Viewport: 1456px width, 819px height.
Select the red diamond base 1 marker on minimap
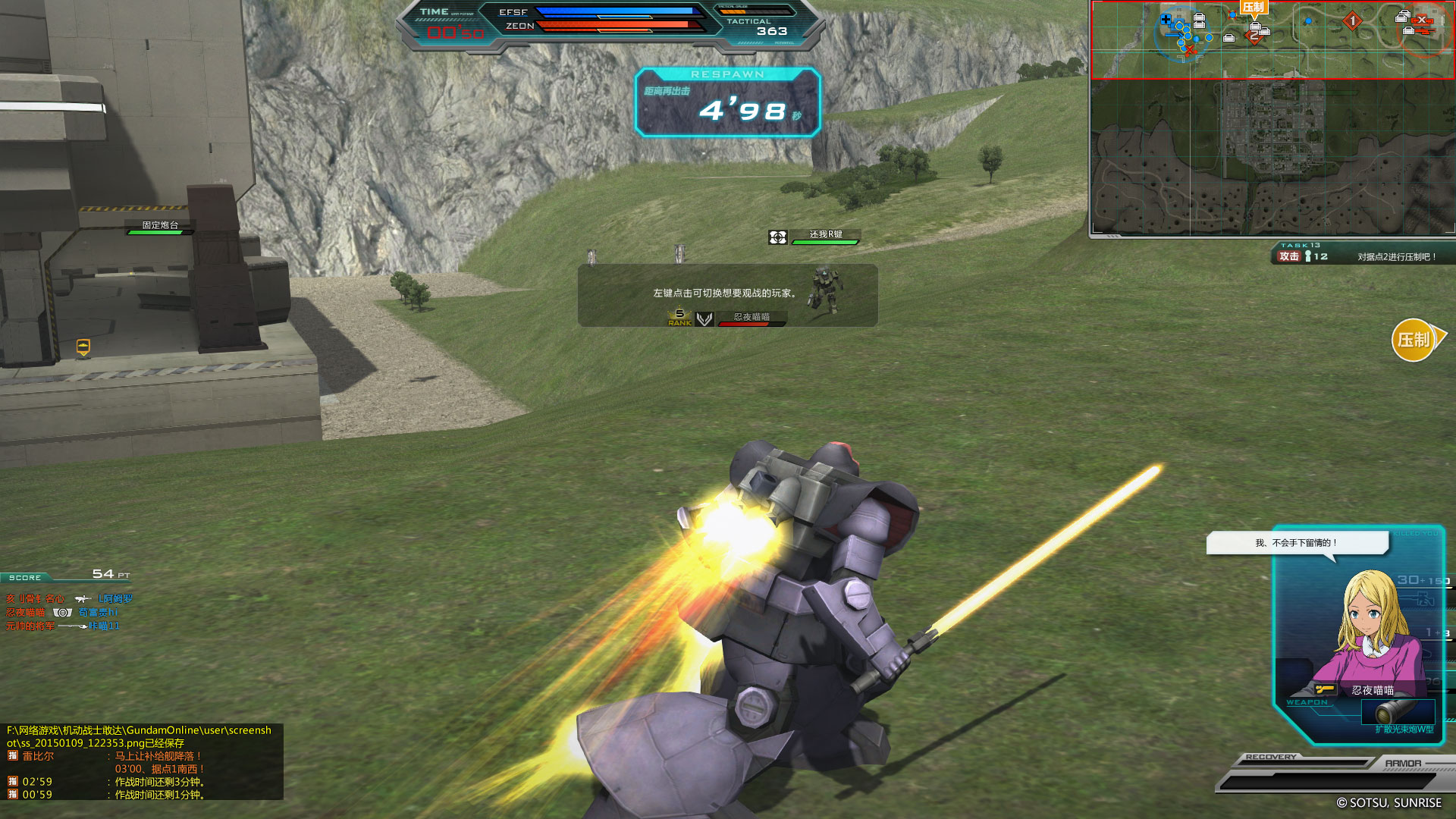tap(1352, 21)
